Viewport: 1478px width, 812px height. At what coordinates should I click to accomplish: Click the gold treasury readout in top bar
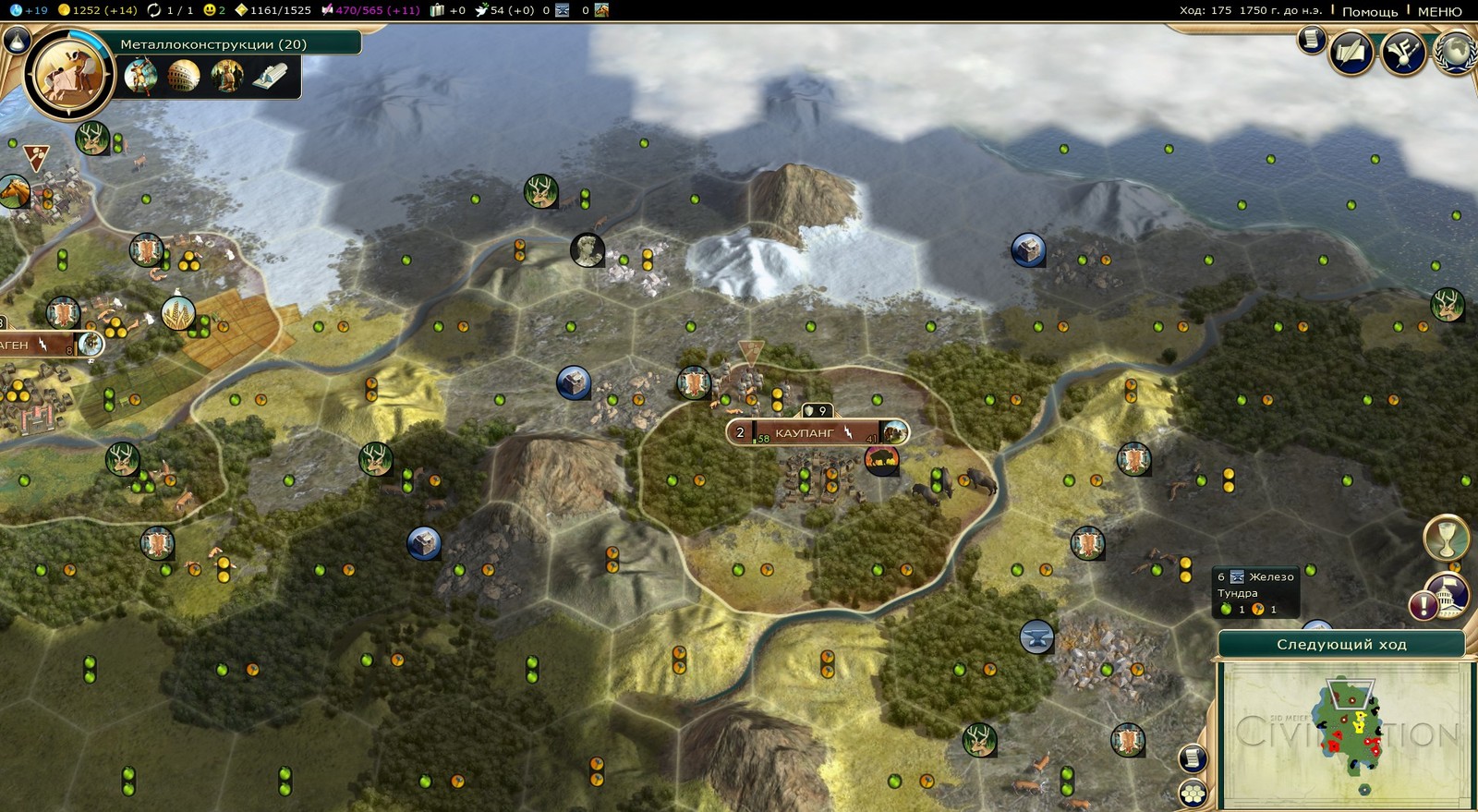coord(97,10)
